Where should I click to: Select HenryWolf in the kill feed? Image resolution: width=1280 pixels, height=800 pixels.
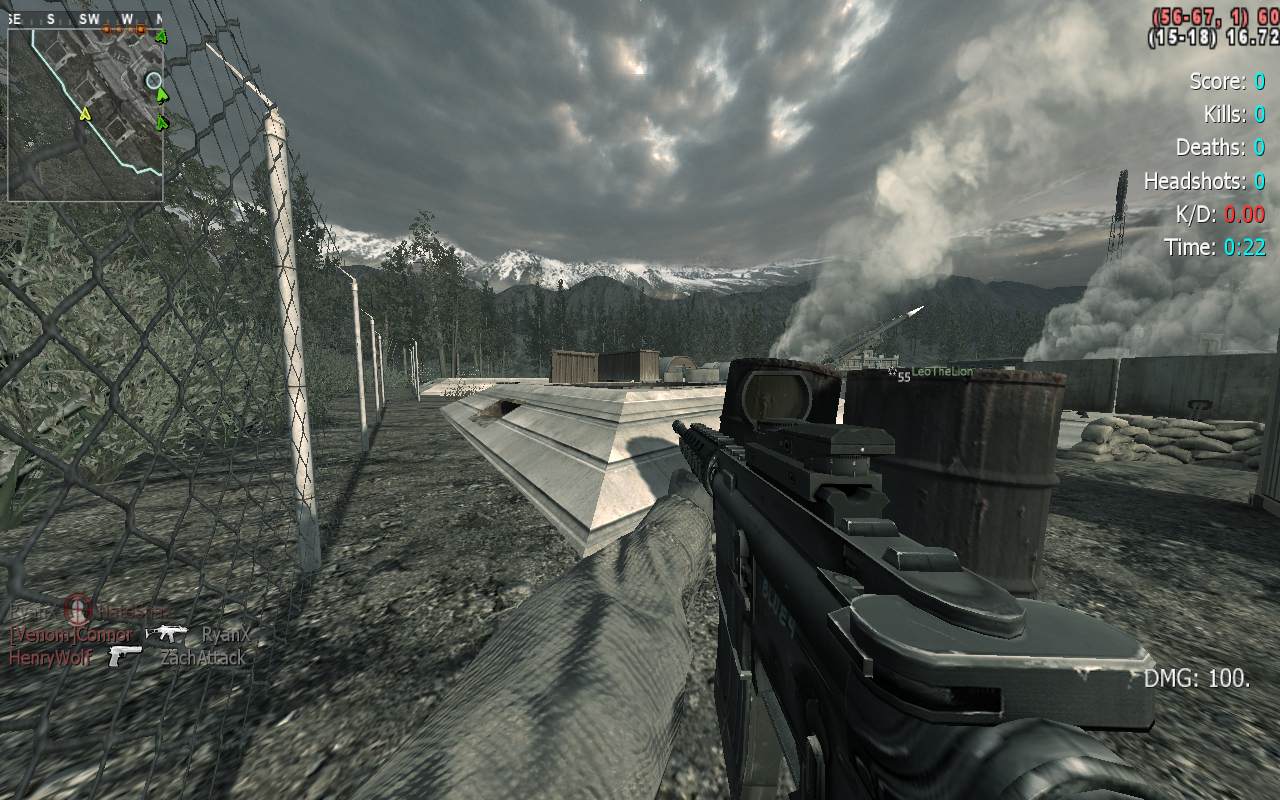50,657
